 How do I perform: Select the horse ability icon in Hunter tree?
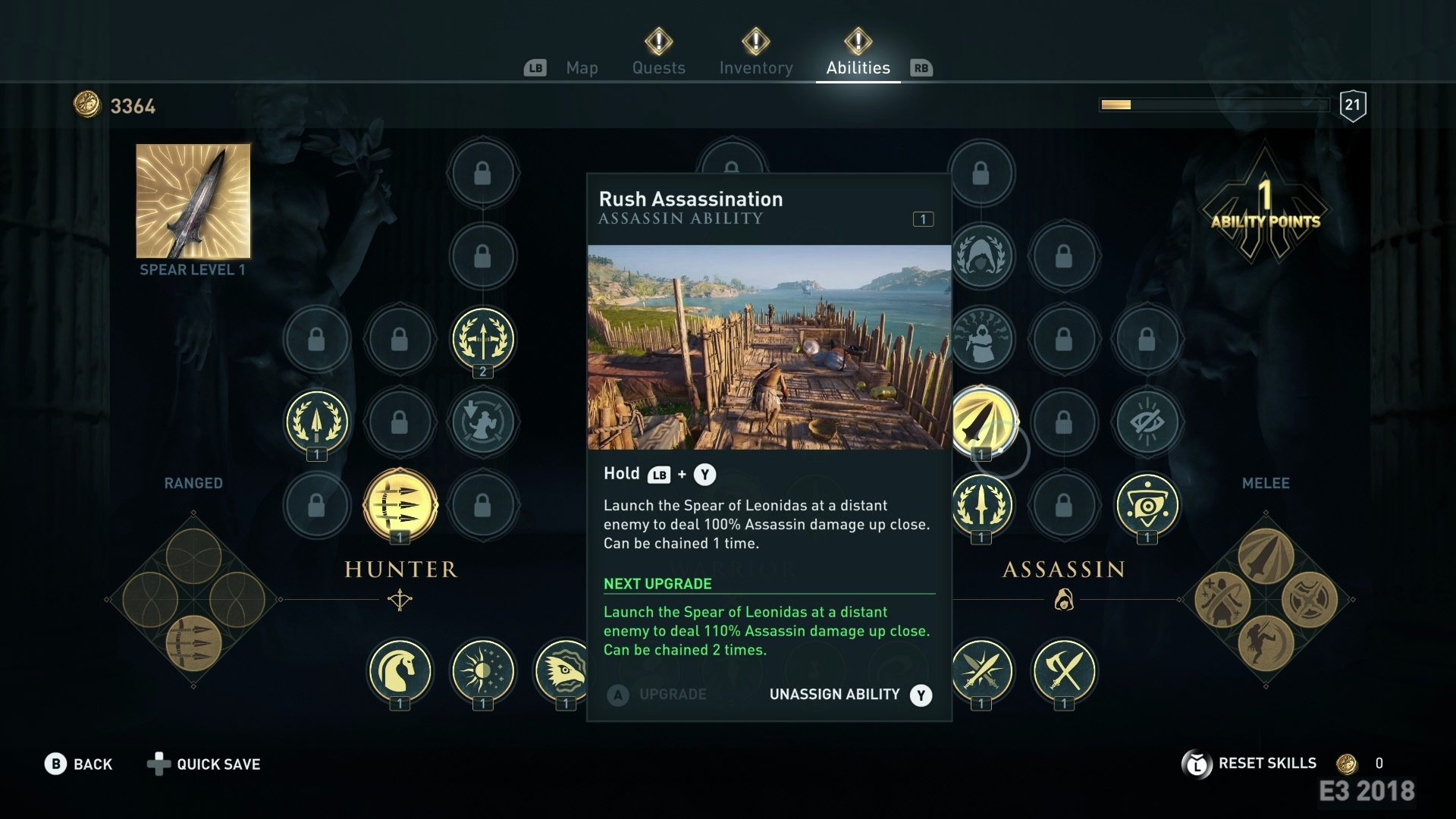click(402, 673)
